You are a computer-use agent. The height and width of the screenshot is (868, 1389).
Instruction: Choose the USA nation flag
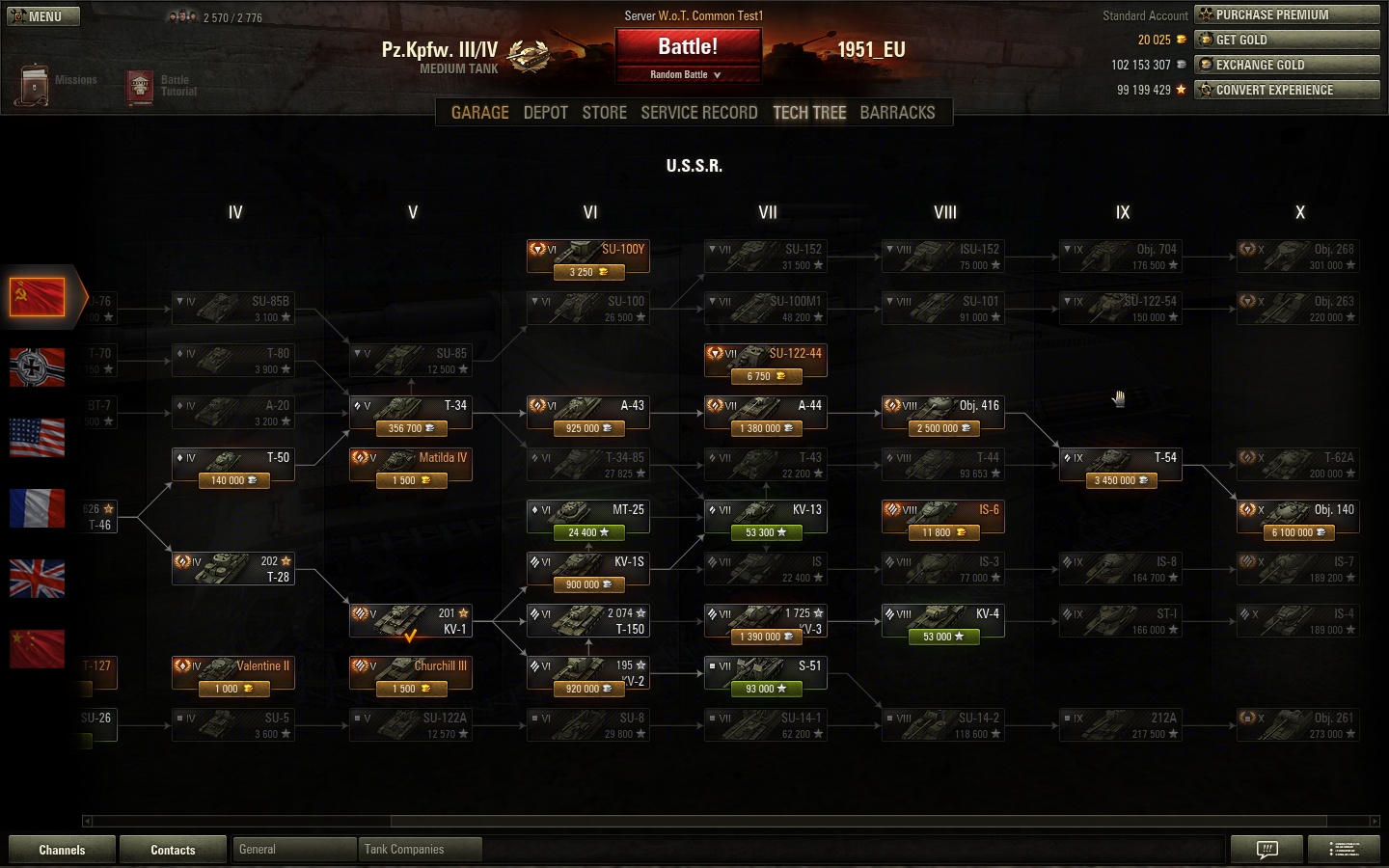[37, 438]
